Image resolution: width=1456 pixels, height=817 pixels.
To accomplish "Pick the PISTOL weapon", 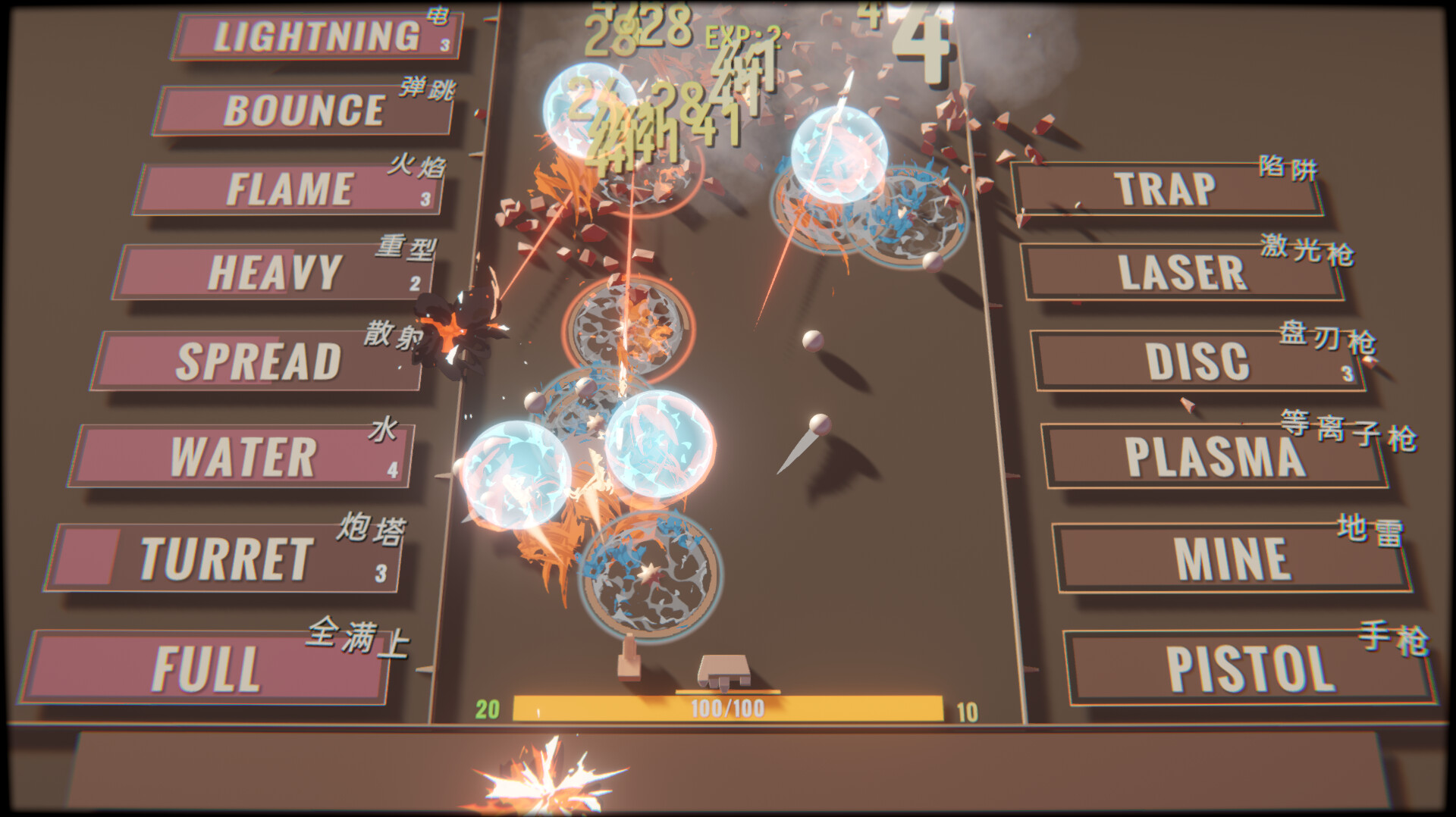I will pos(1250,668).
